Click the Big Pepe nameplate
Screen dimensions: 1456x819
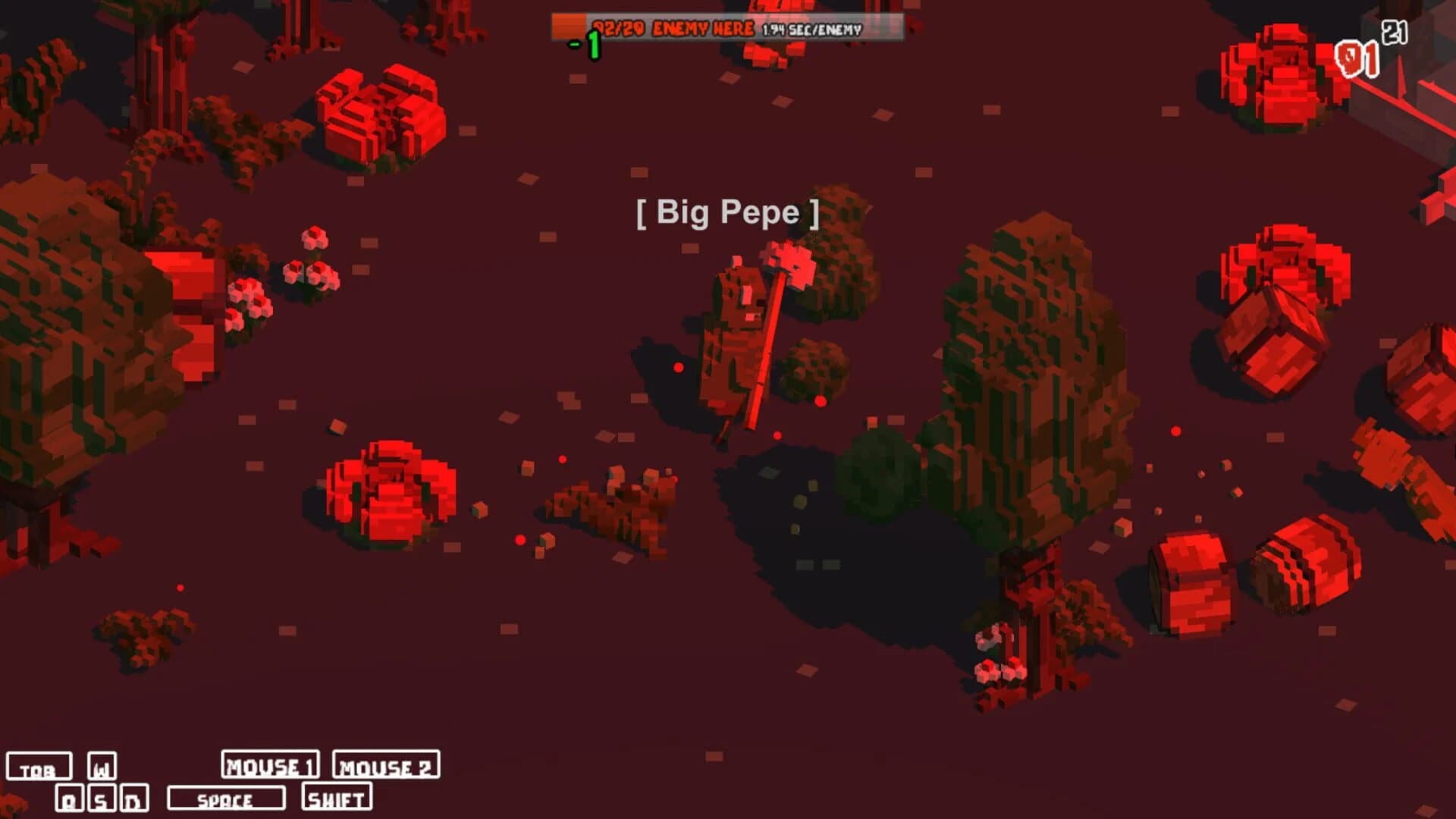727,214
